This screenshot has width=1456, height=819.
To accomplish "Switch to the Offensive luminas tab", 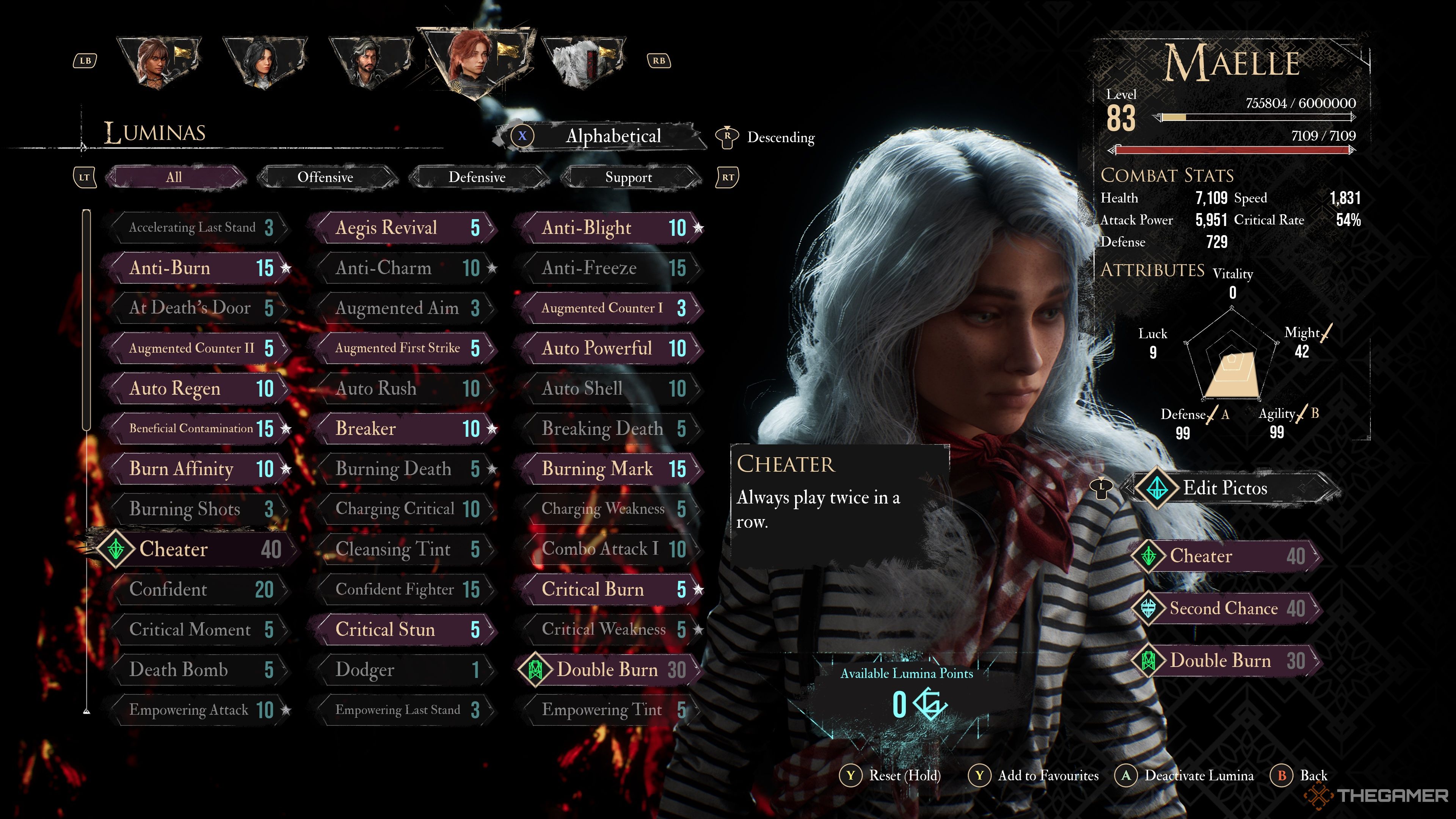I will [x=326, y=177].
